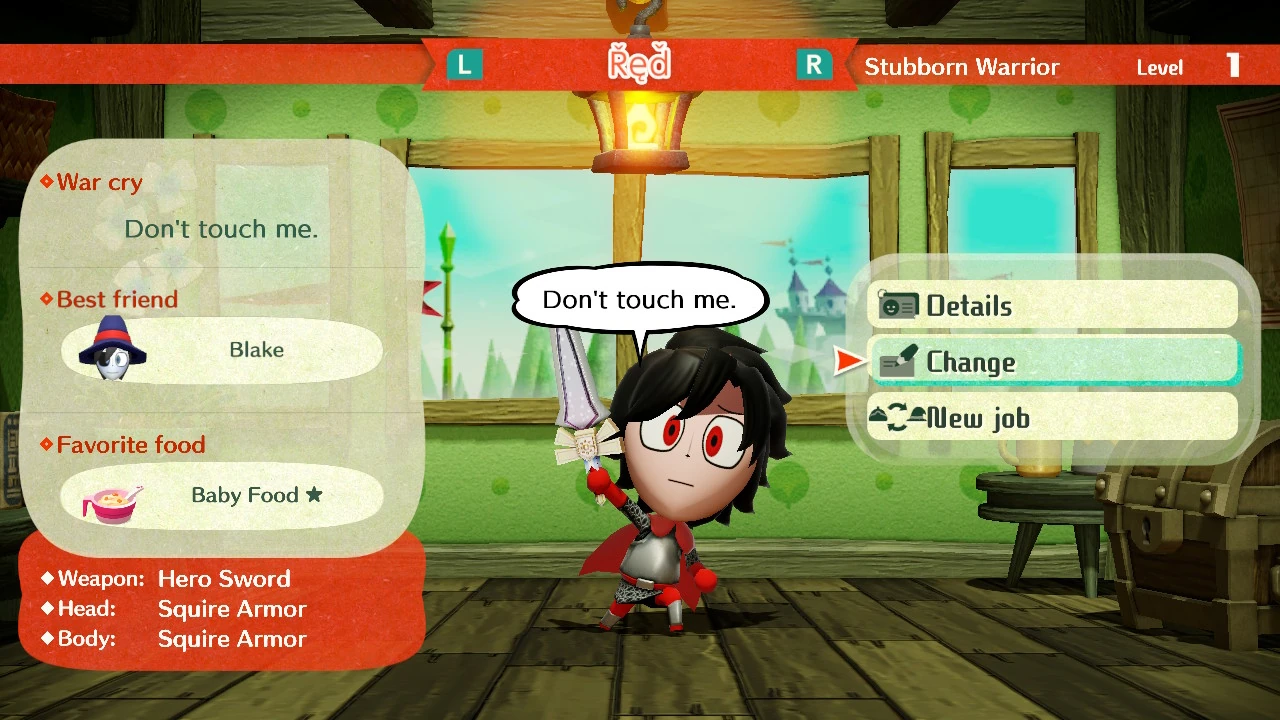
Task: Click the rotating arrows icon for New job
Action: 899,418
